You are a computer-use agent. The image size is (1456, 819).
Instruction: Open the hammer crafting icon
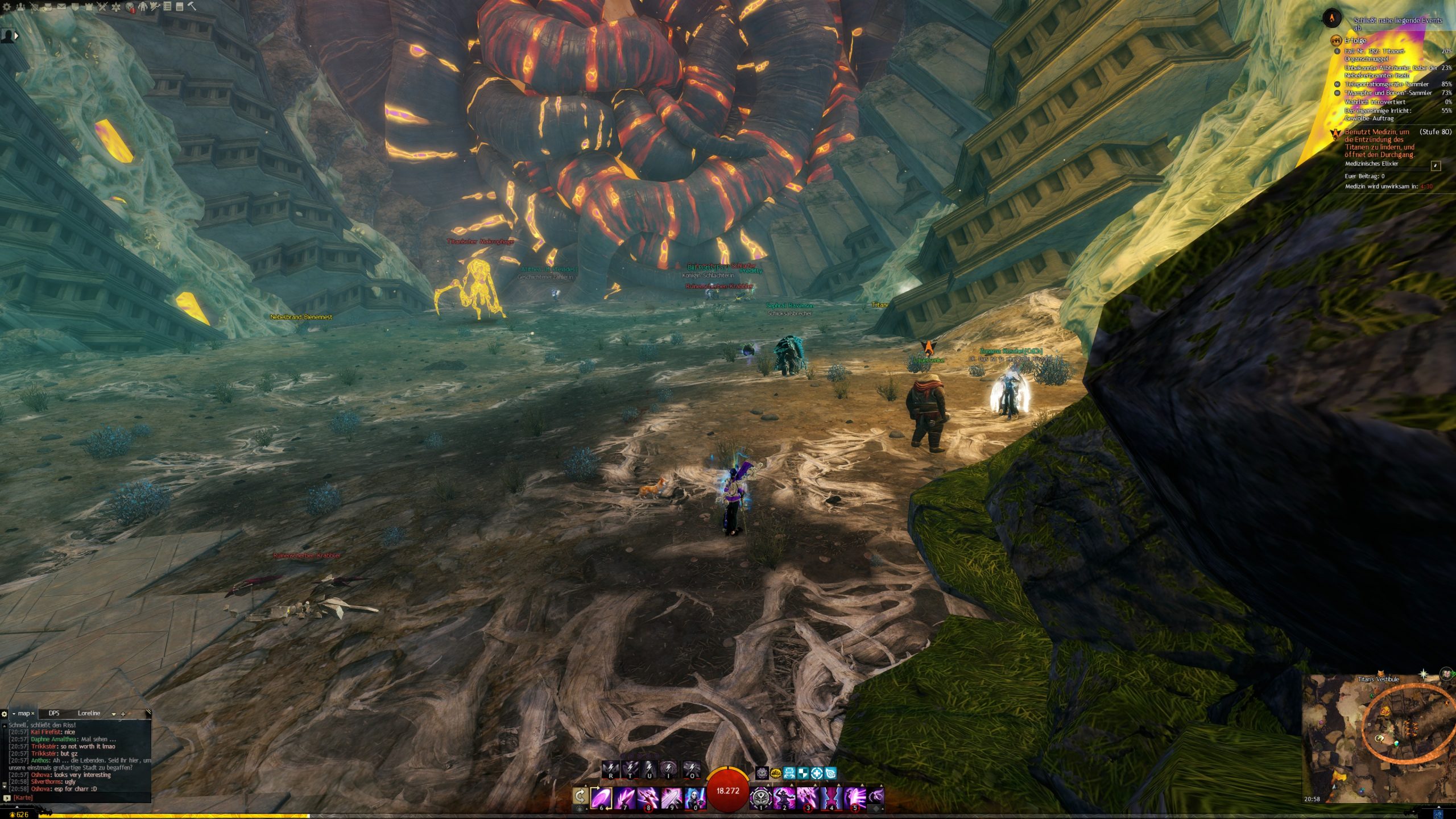(x=192, y=7)
